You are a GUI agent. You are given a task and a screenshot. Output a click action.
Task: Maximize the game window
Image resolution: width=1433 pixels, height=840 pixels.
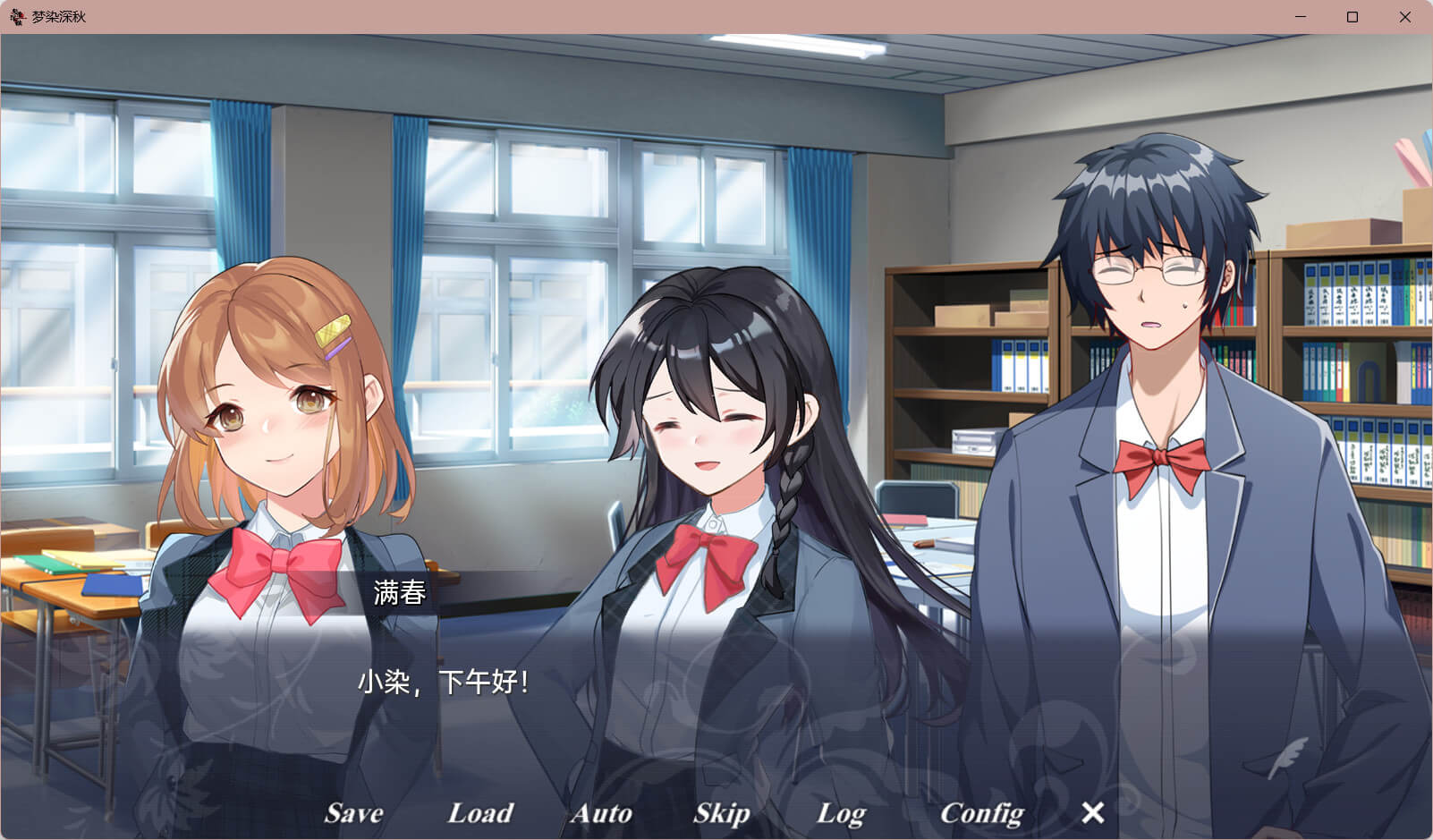1352,17
